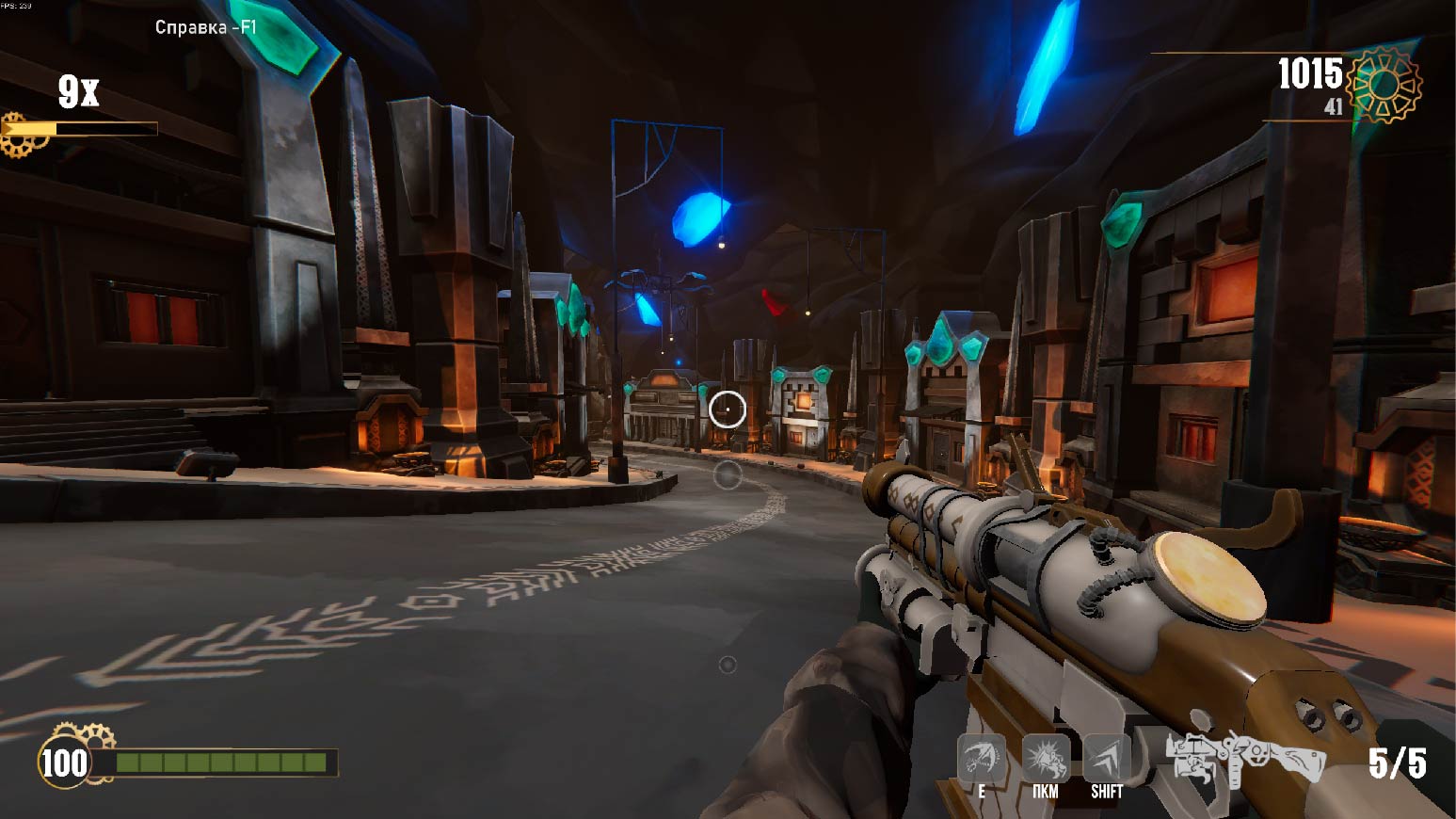Activate the melee slash ability icon

click(981, 758)
